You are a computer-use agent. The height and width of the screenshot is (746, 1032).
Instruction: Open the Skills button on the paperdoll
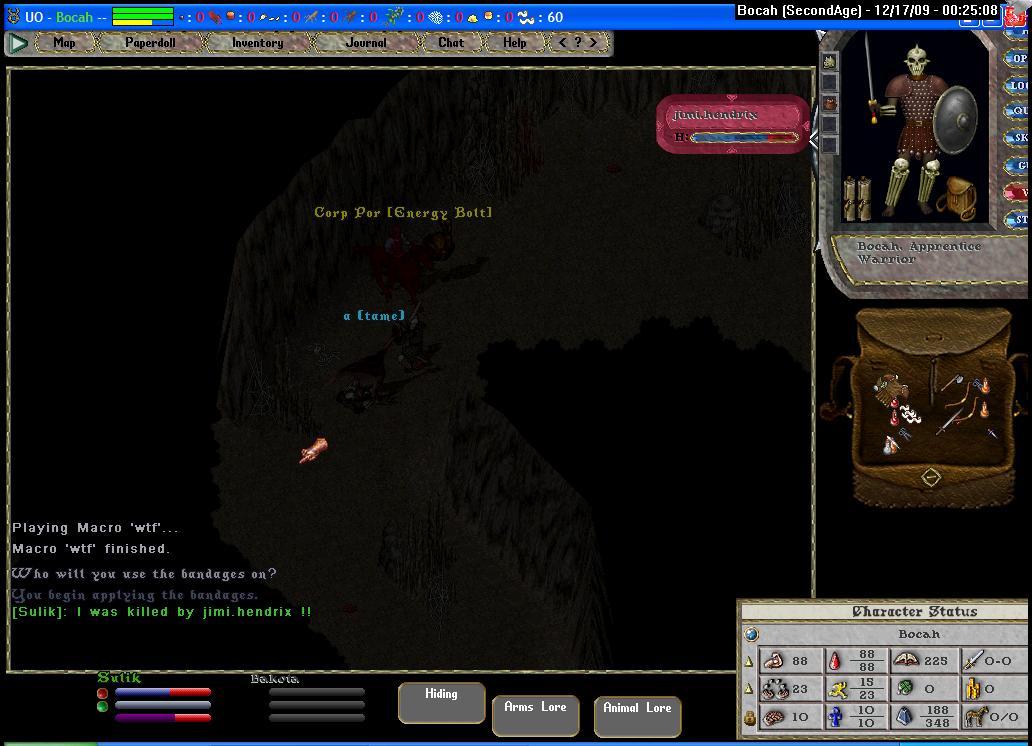(x=1019, y=138)
